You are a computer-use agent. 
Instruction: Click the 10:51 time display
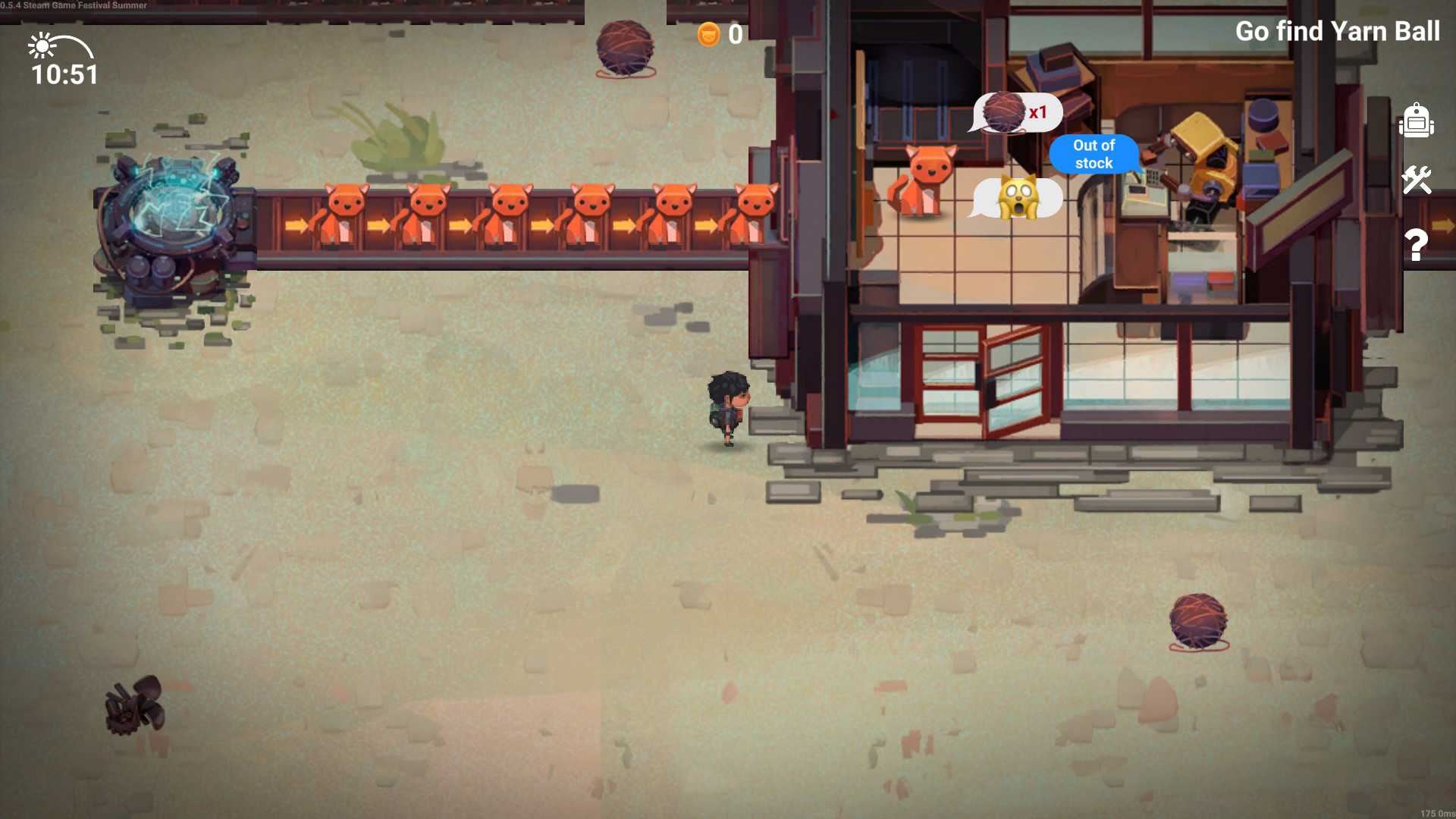(64, 75)
